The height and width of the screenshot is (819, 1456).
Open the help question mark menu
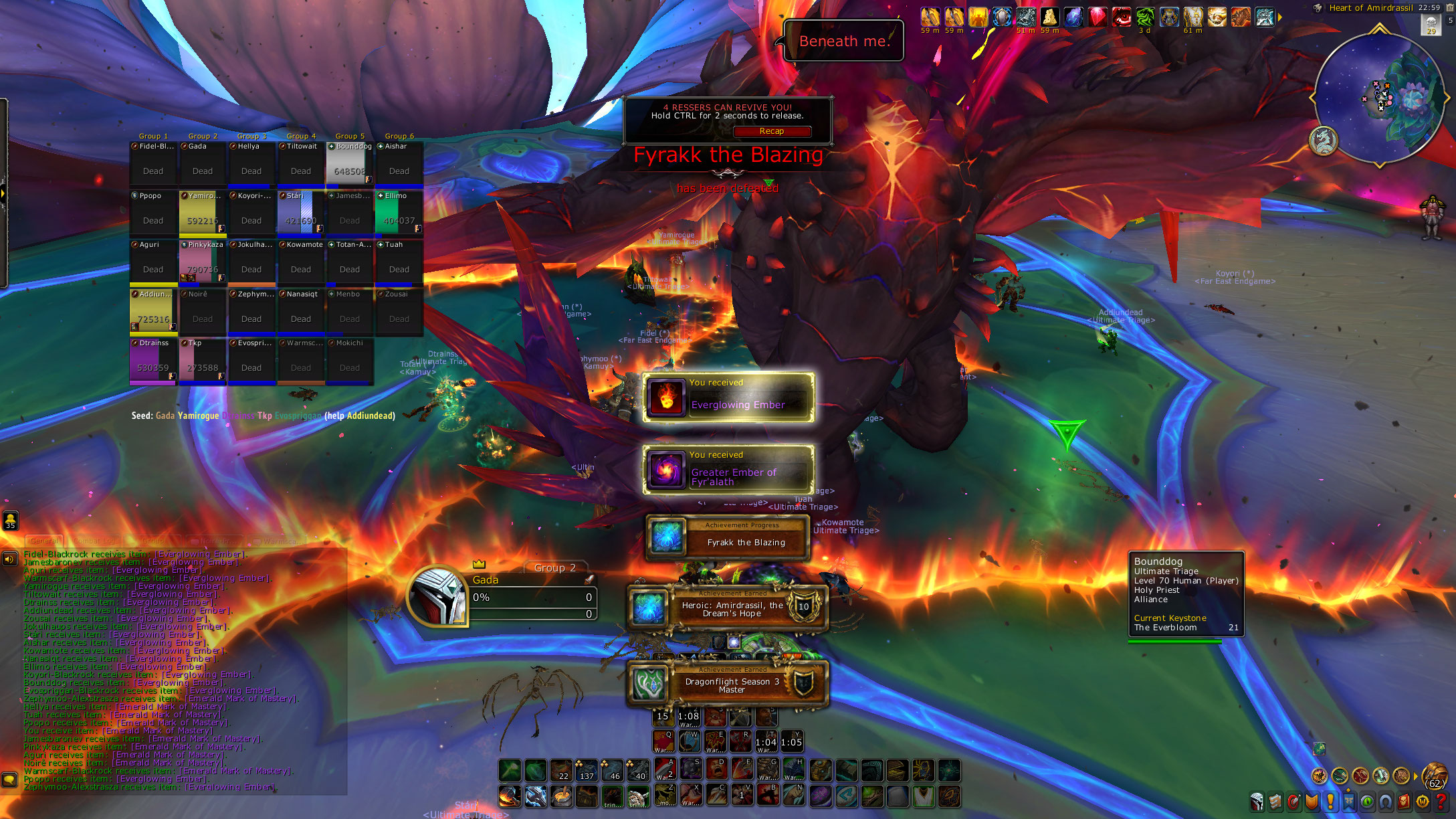[1442, 801]
